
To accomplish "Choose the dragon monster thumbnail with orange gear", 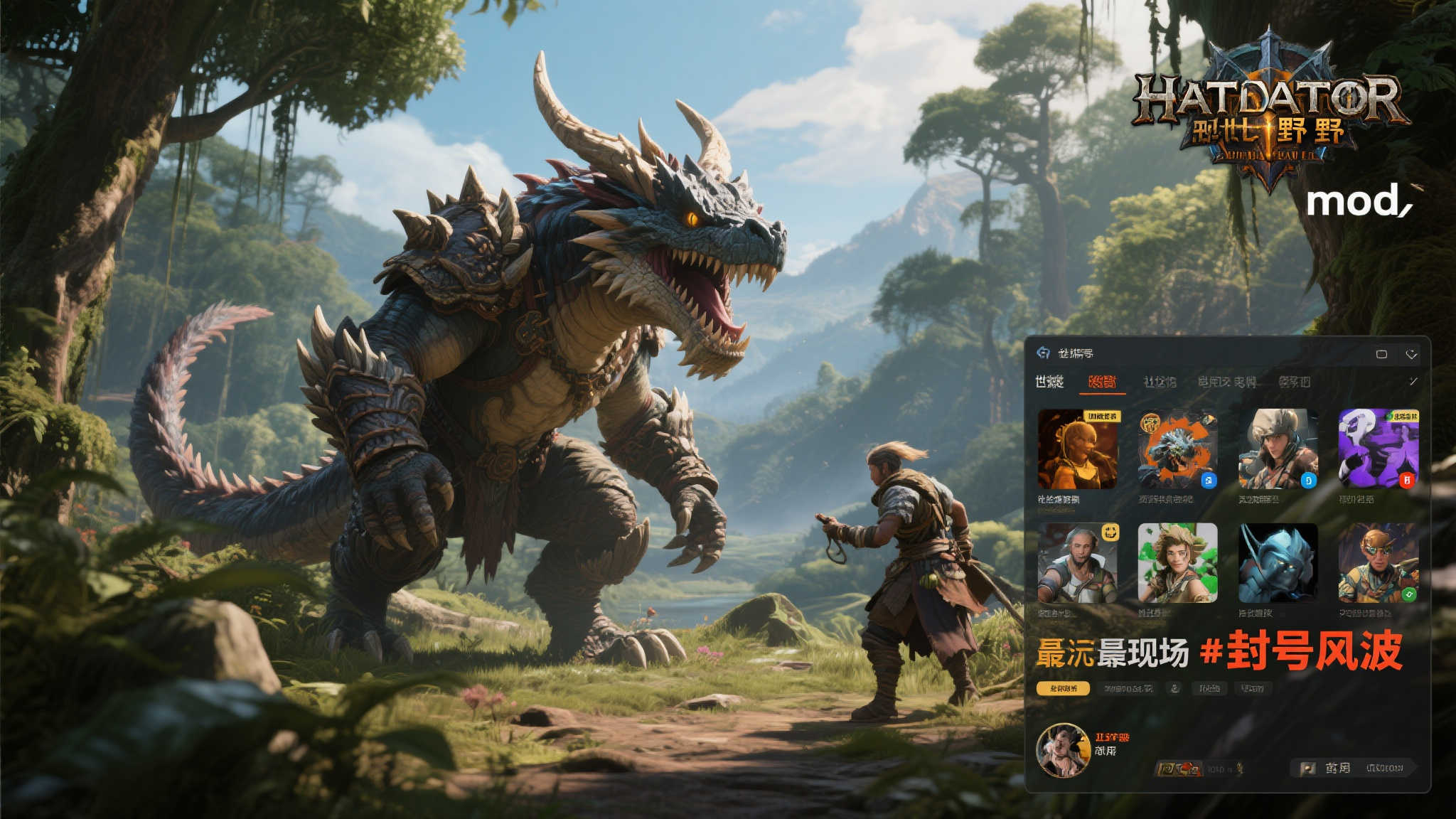I will 1177,449.
